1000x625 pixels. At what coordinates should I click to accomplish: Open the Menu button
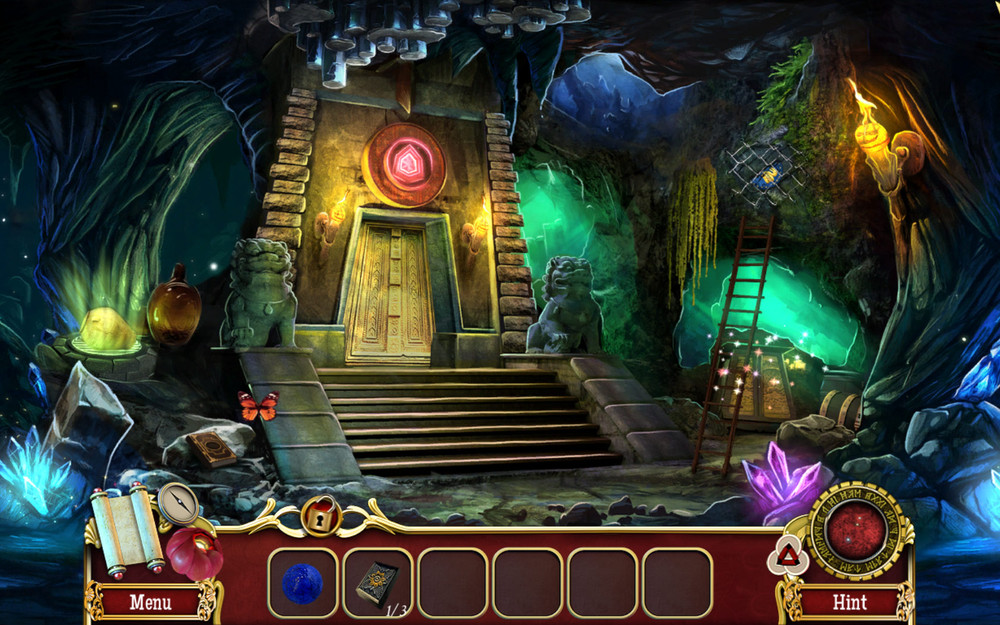click(x=150, y=603)
